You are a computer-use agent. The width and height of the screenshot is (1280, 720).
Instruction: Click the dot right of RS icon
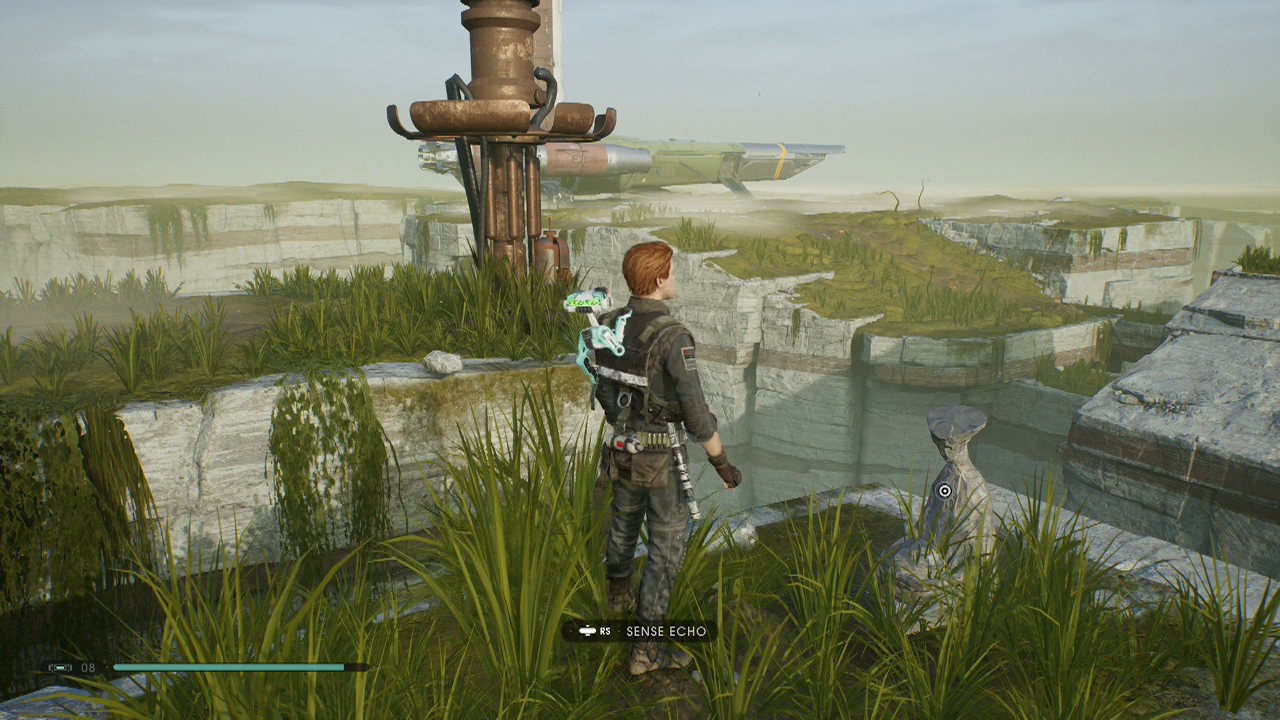coord(618,632)
